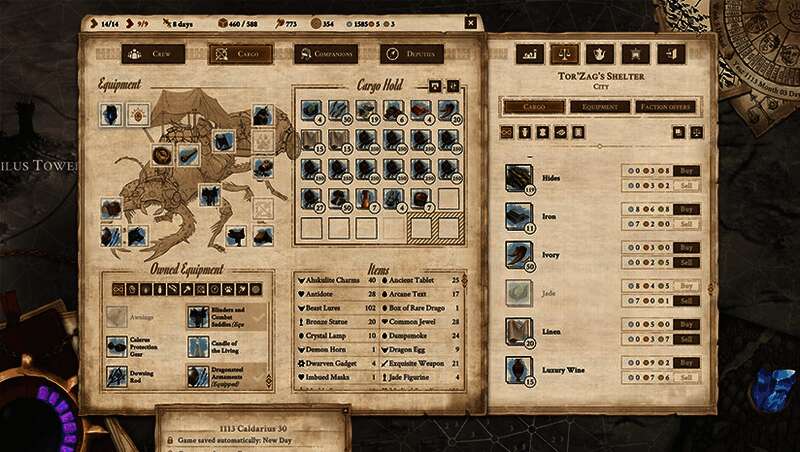Open the Companions tab
Screen dimensions: 800x452
coord(326,54)
